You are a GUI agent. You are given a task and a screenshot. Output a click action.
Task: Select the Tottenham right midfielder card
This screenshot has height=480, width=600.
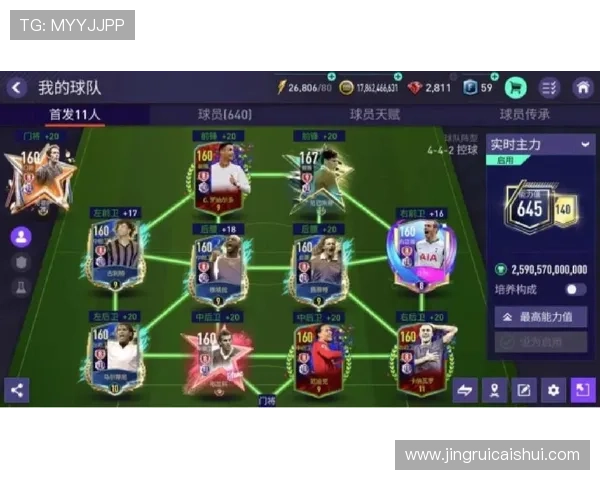click(x=420, y=254)
